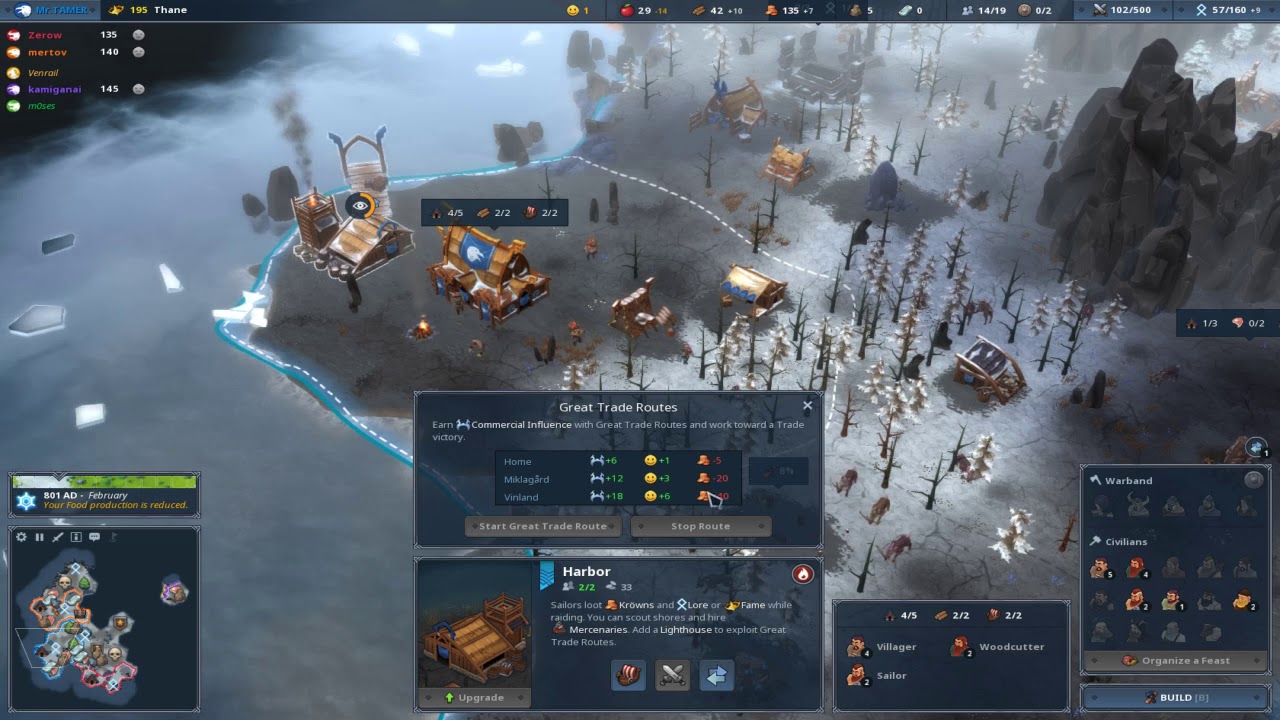Select the longship icon in Harbor panel
Screen dimensions: 1280x720
[x=628, y=676]
